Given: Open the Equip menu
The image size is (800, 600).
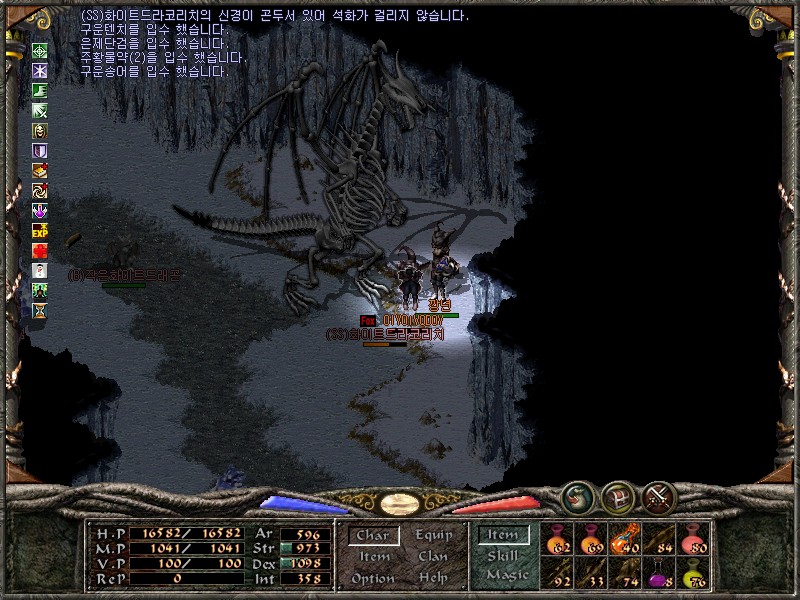Looking at the screenshot, I should click(433, 535).
